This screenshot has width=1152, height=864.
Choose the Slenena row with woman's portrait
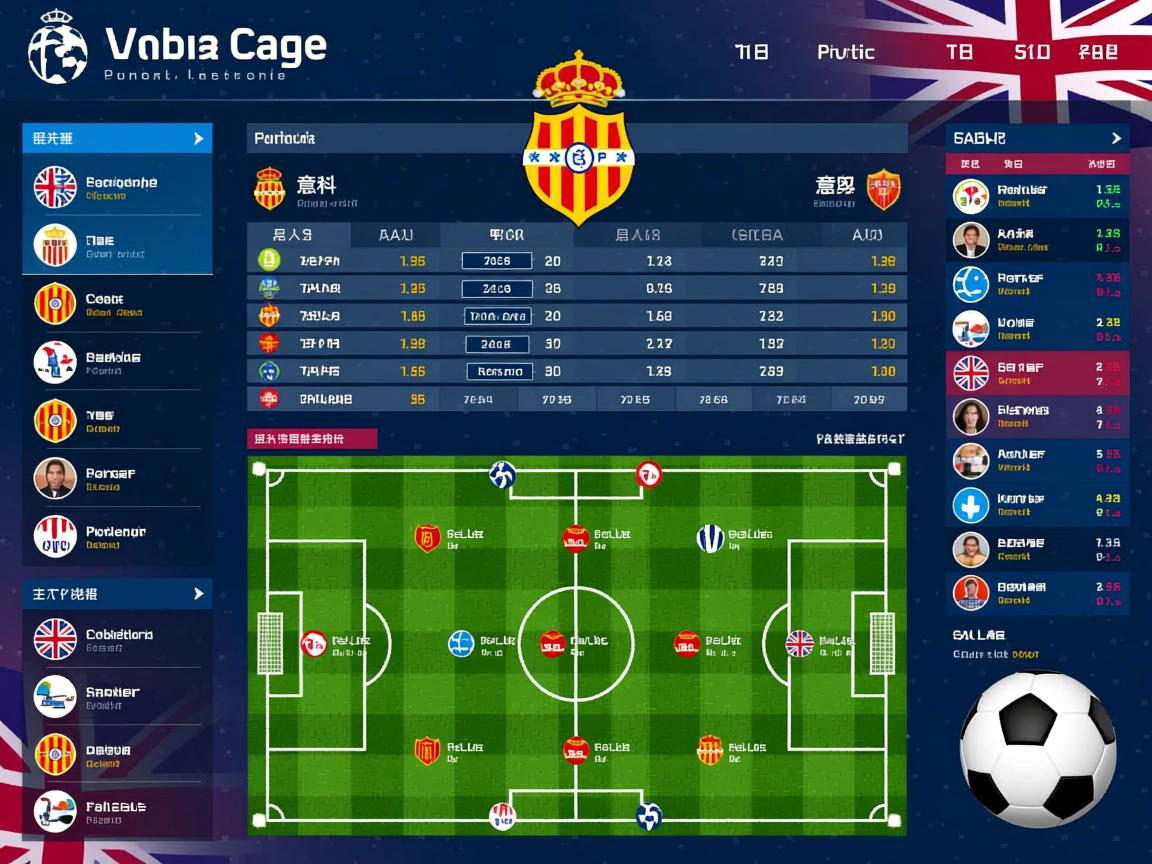coord(1037,416)
